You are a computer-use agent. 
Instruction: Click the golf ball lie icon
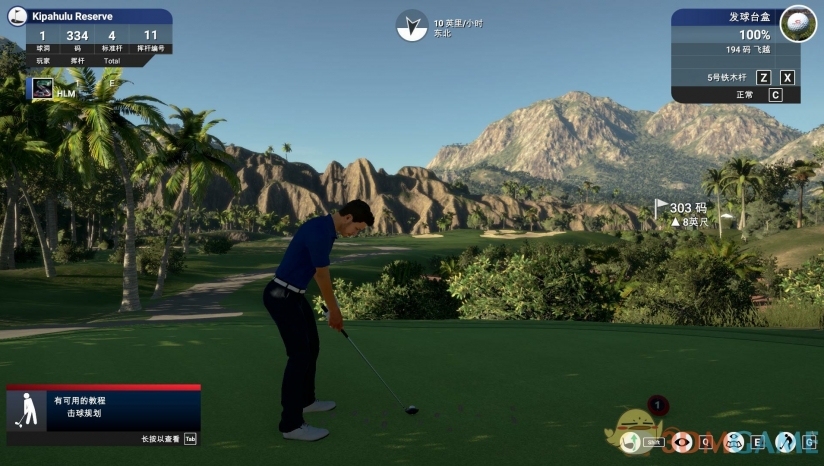coord(797,22)
